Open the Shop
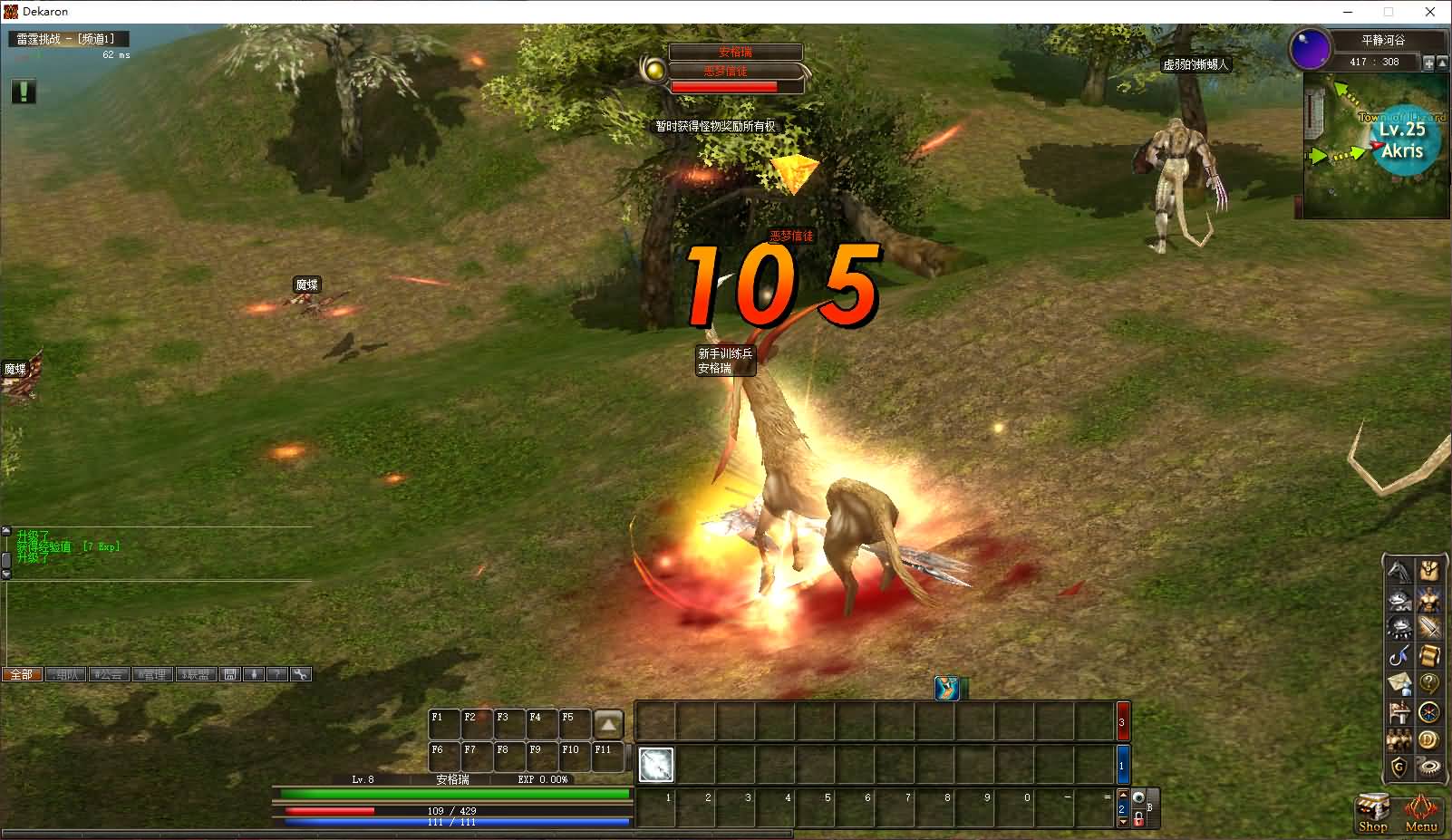Viewport: 1452px width, 840px height. pos(1372,812)
